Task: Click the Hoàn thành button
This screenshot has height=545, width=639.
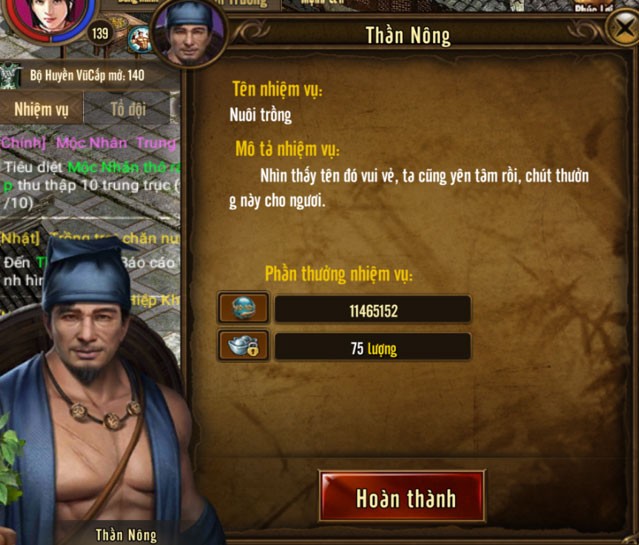Action: (402, 497)
